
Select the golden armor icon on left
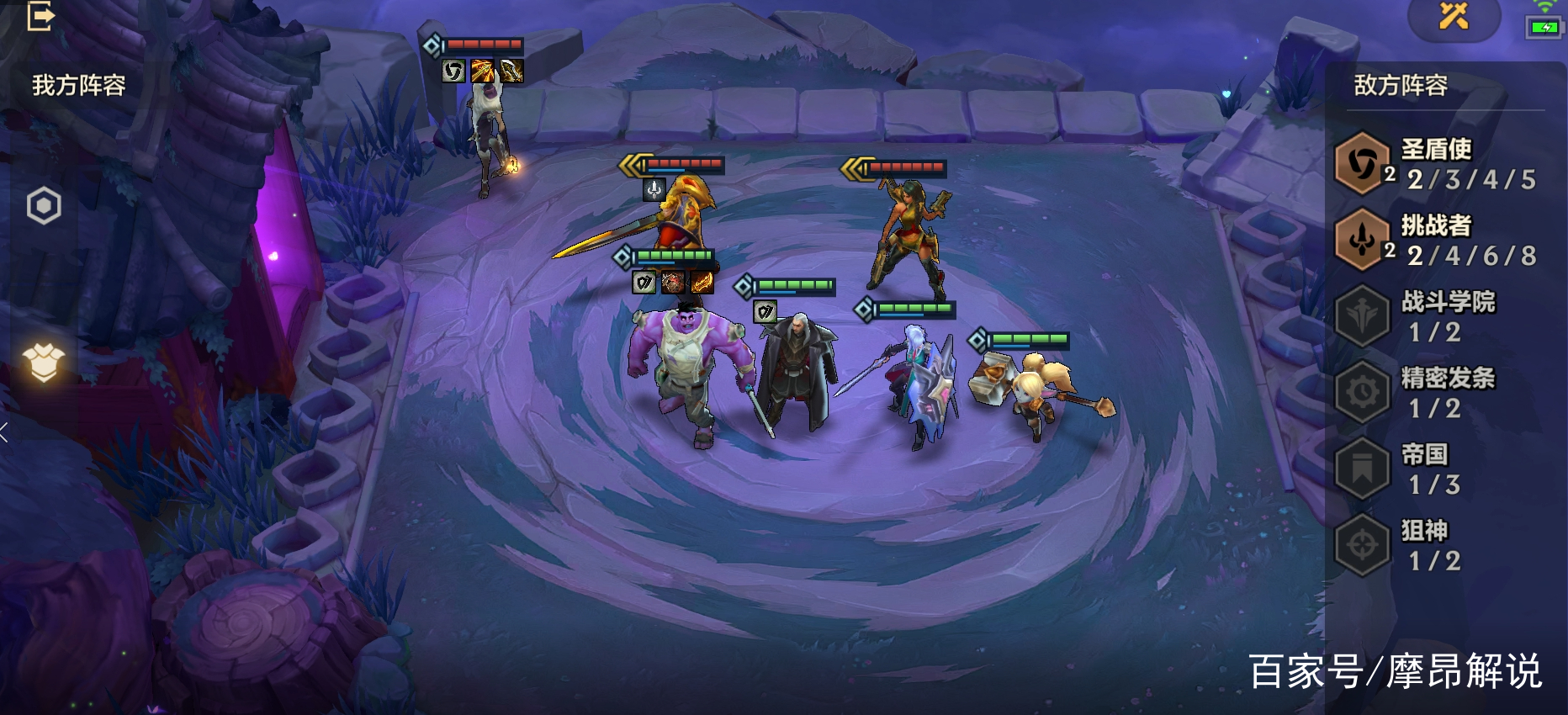tap(44, 363)
